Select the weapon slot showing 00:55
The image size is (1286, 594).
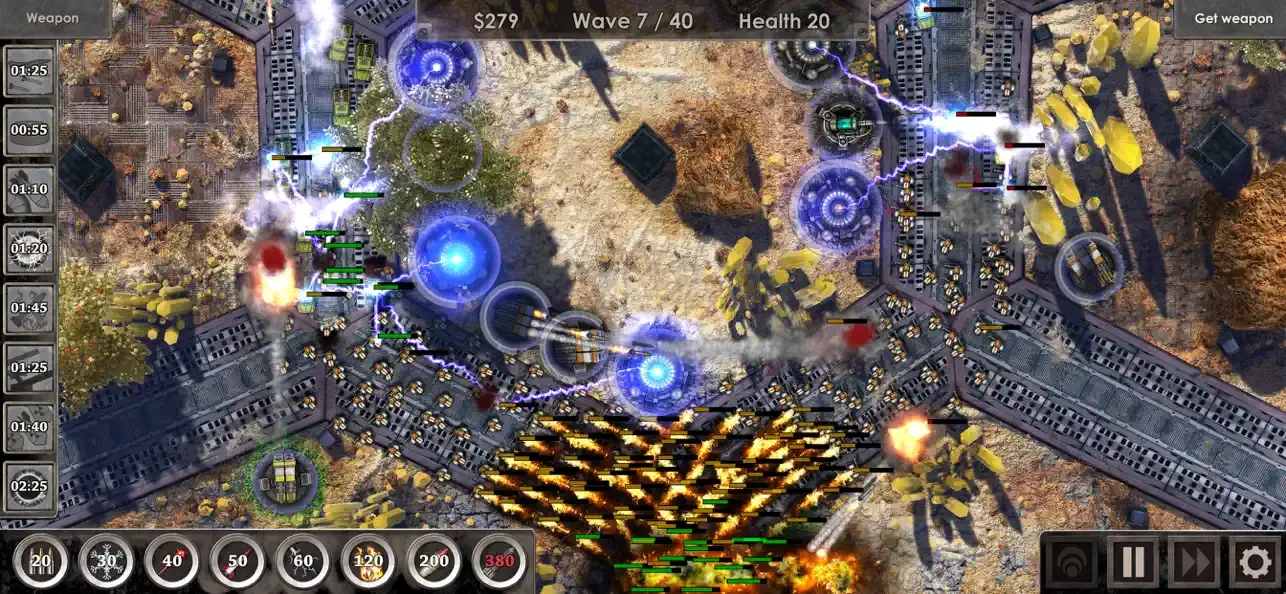(x=29, y=130)
